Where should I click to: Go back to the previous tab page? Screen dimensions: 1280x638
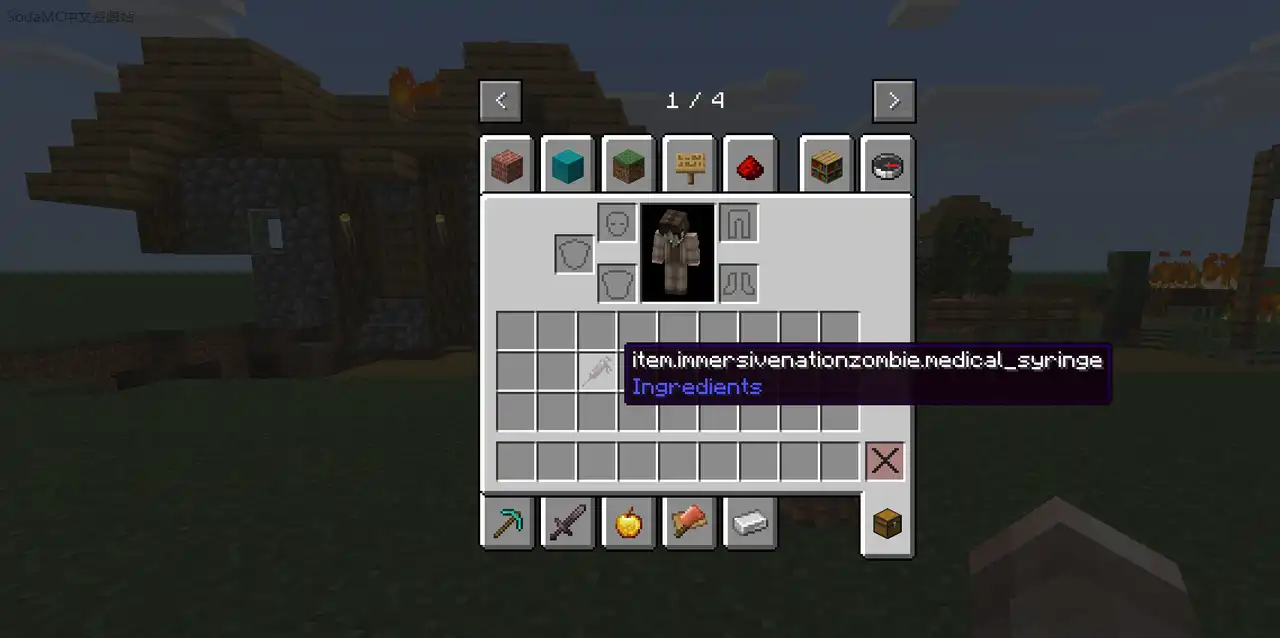[x=500, y=101]
